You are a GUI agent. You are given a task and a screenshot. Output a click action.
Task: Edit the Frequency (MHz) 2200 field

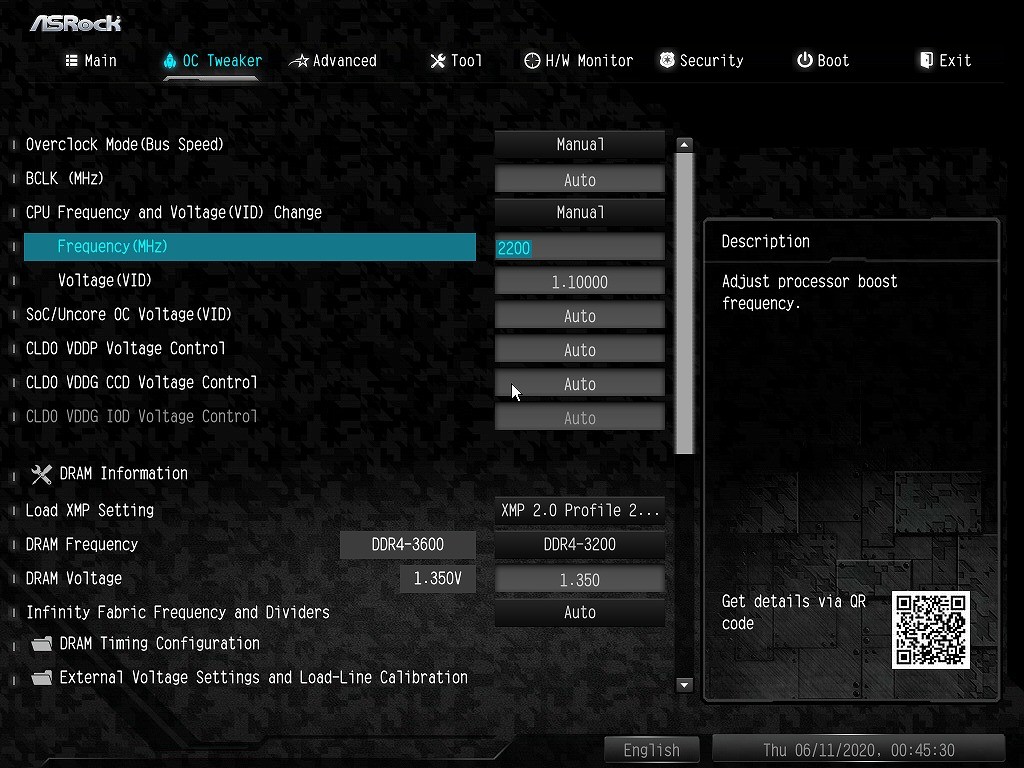pos(580,248)
